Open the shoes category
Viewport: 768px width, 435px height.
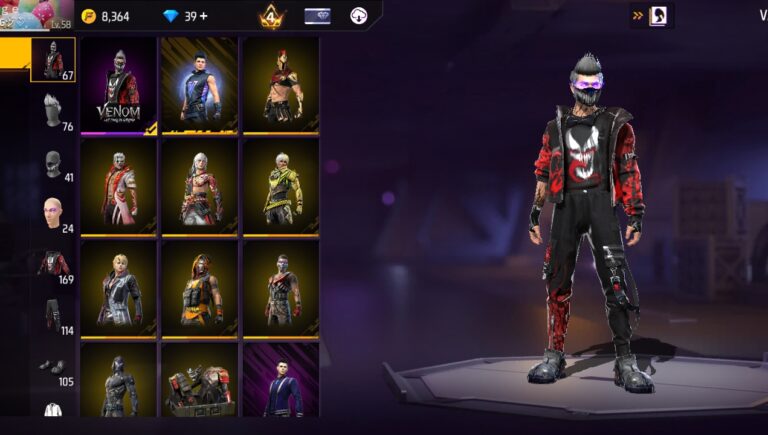coord(53,367)
